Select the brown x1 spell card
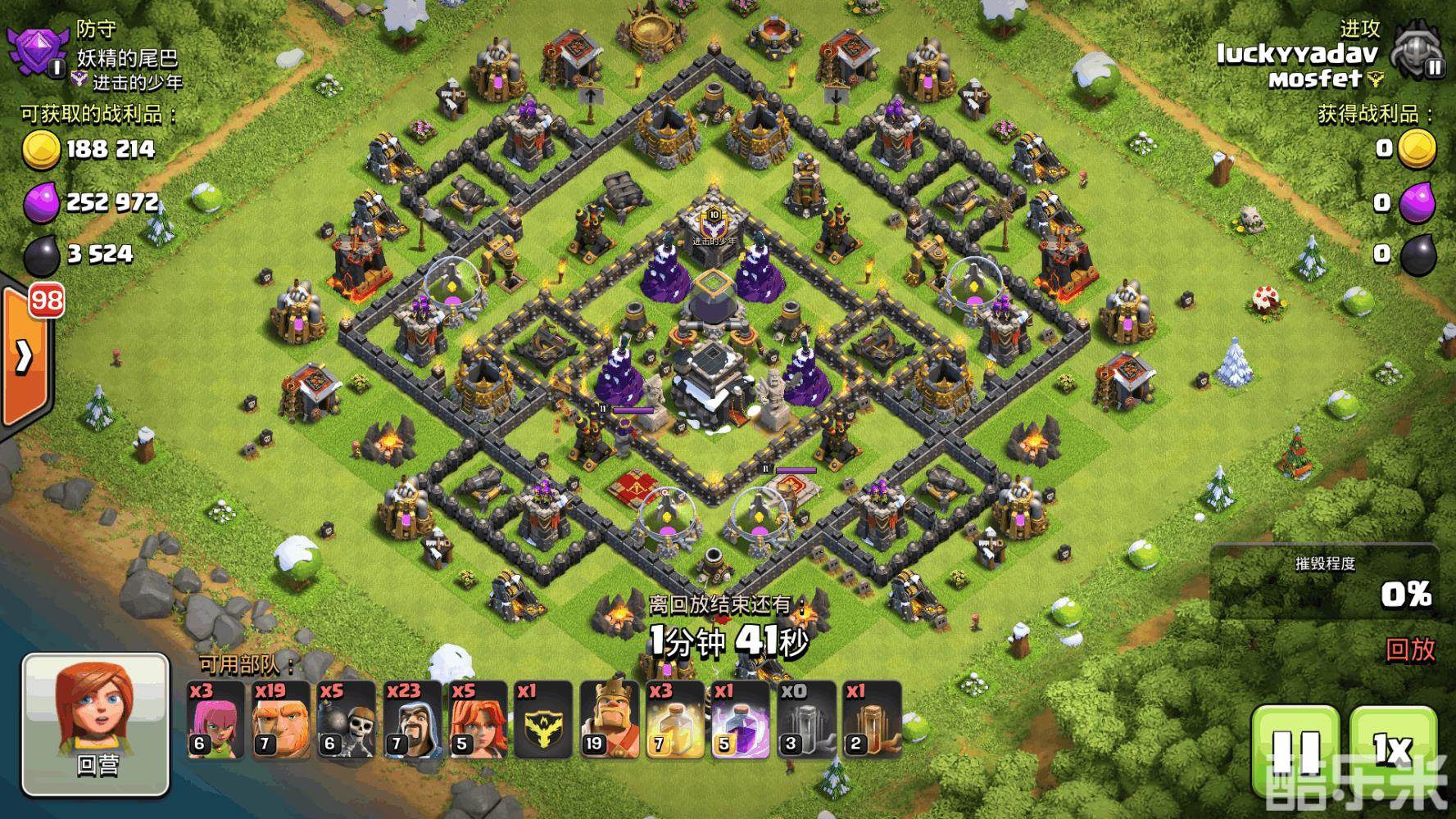 tap(871, 720)
